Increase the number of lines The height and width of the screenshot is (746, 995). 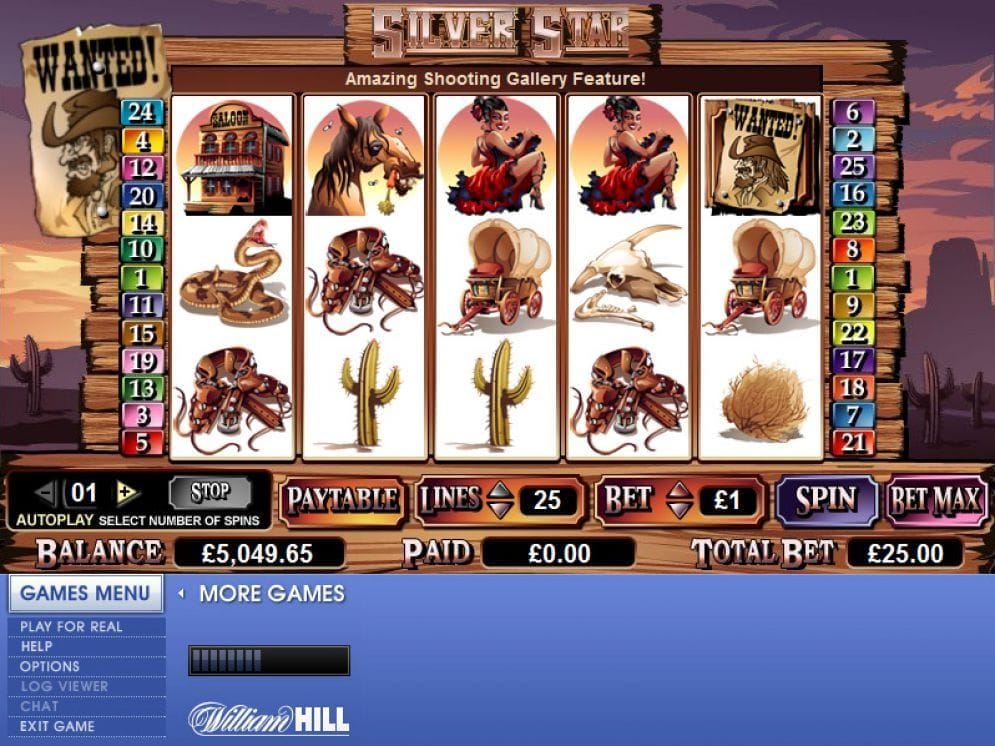[499, 490]
